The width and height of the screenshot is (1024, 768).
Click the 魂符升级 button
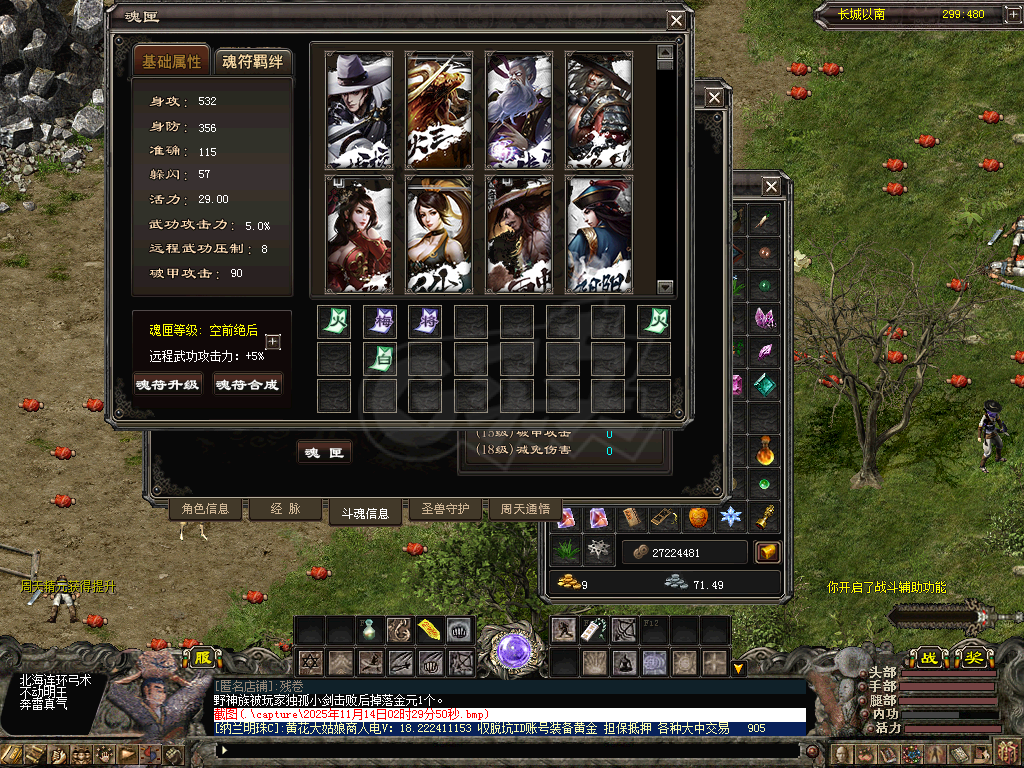(168, 384)
